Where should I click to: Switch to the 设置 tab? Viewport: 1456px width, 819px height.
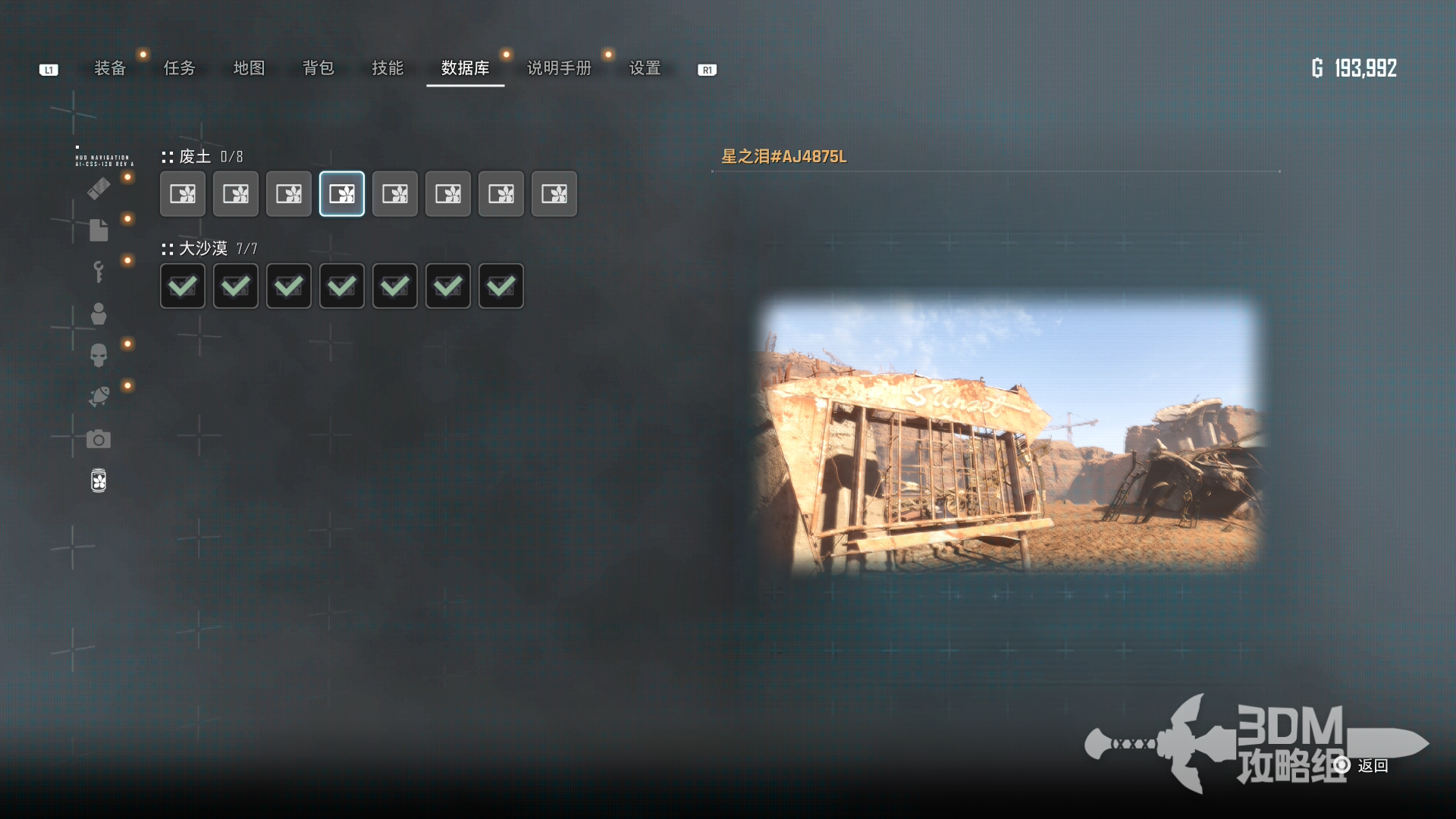645,68
